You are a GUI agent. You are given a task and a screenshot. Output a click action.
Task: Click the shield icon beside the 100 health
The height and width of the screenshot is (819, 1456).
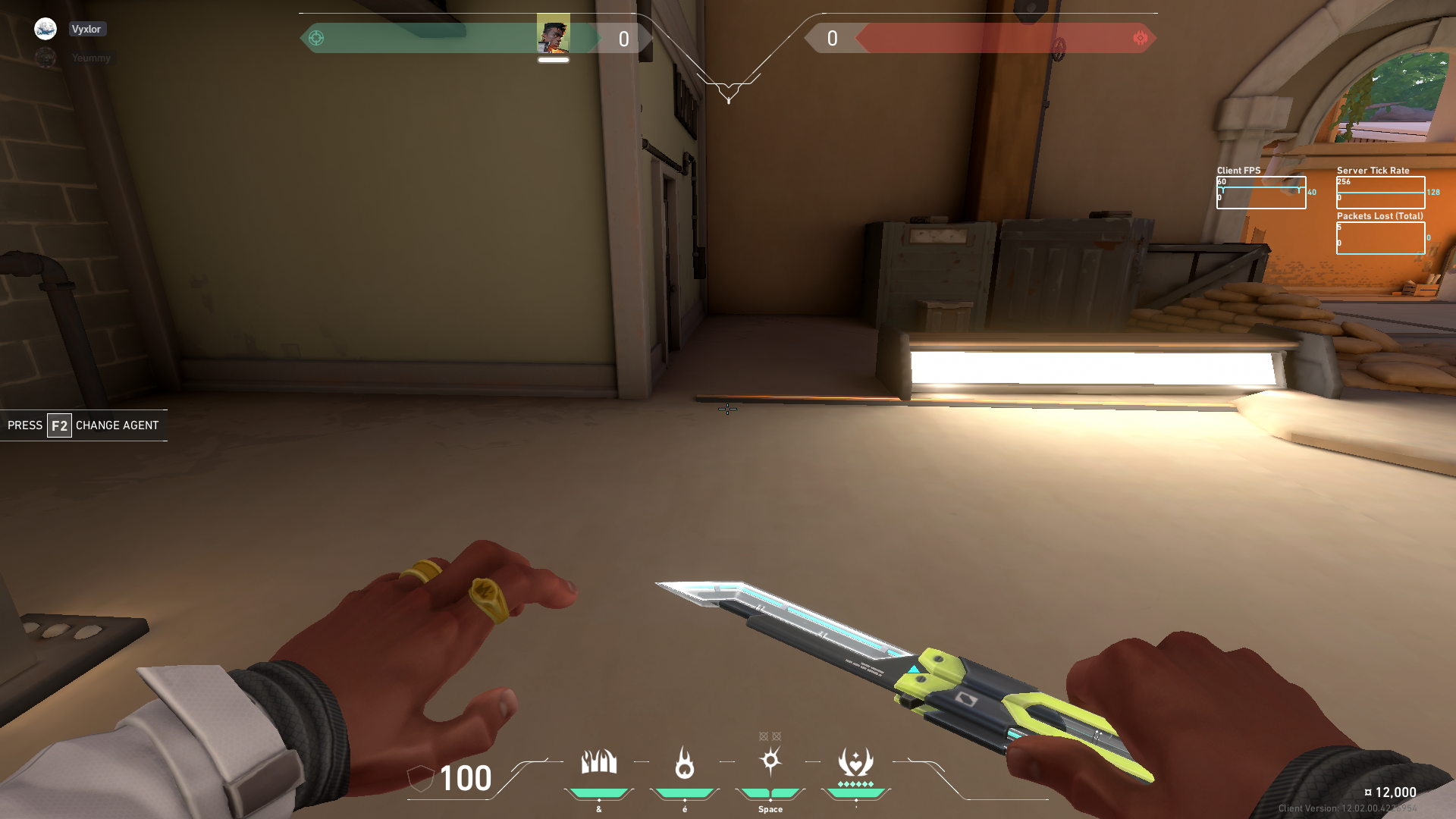tap(422, 779)
